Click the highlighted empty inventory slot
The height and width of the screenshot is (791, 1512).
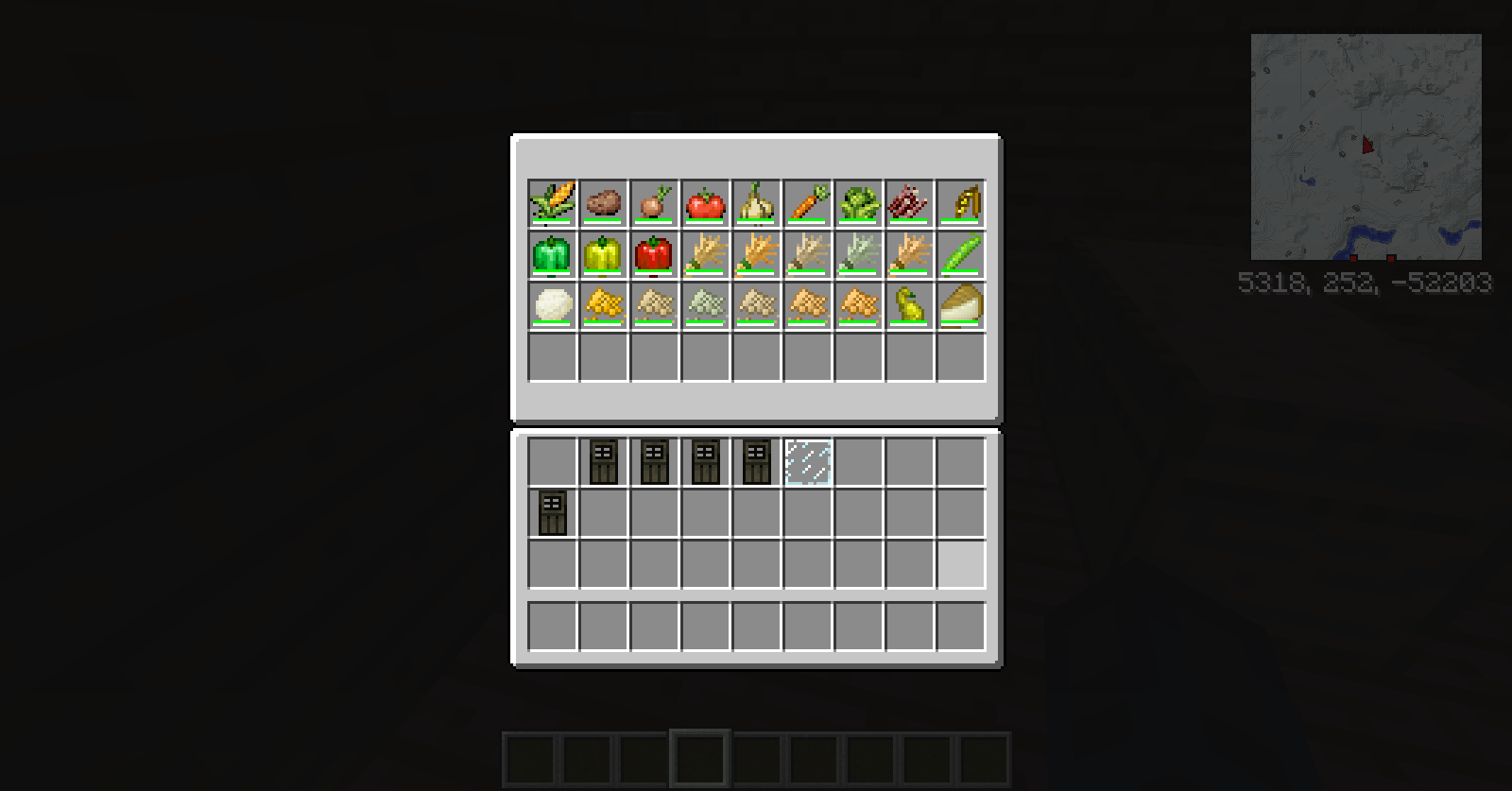pyautogui.click(x=961, y=564)
